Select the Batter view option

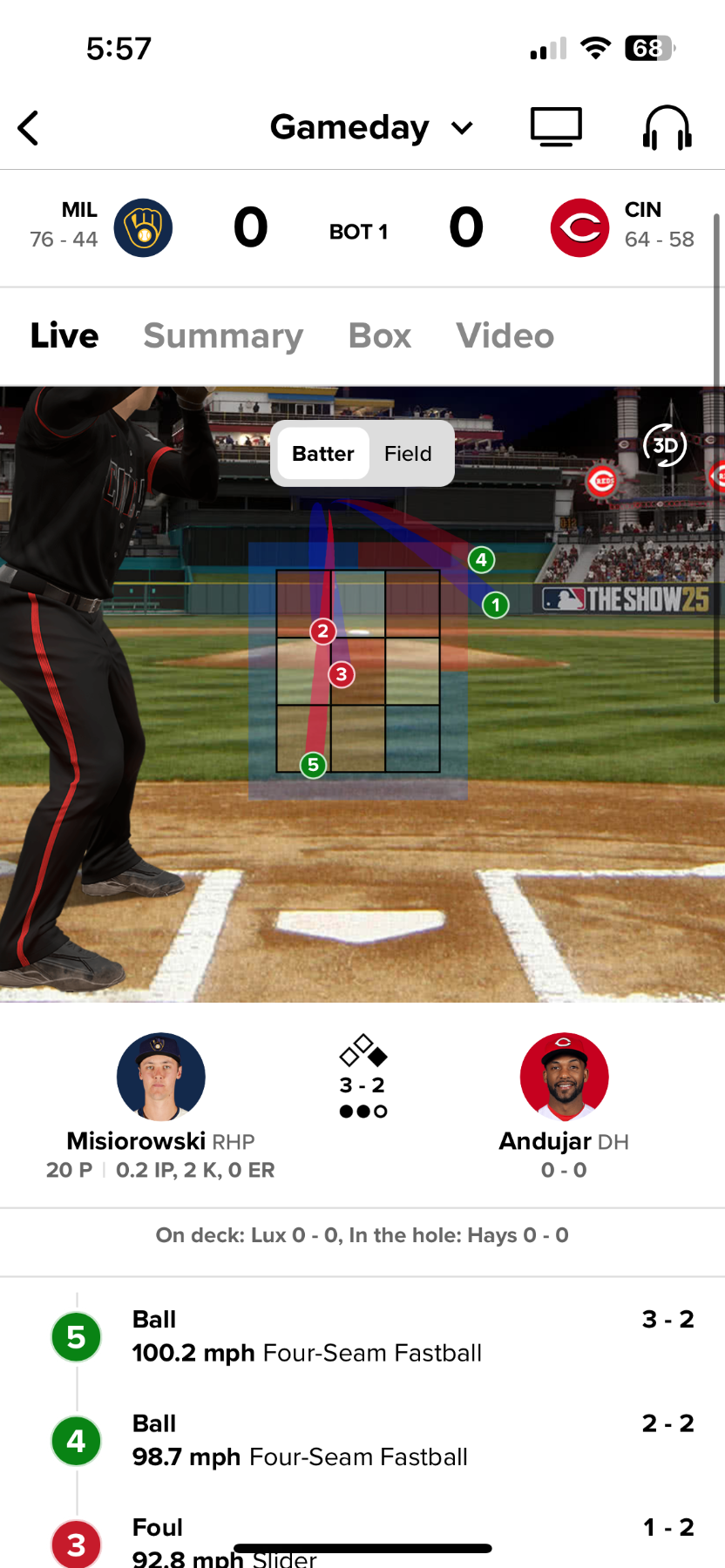(322, 454)
